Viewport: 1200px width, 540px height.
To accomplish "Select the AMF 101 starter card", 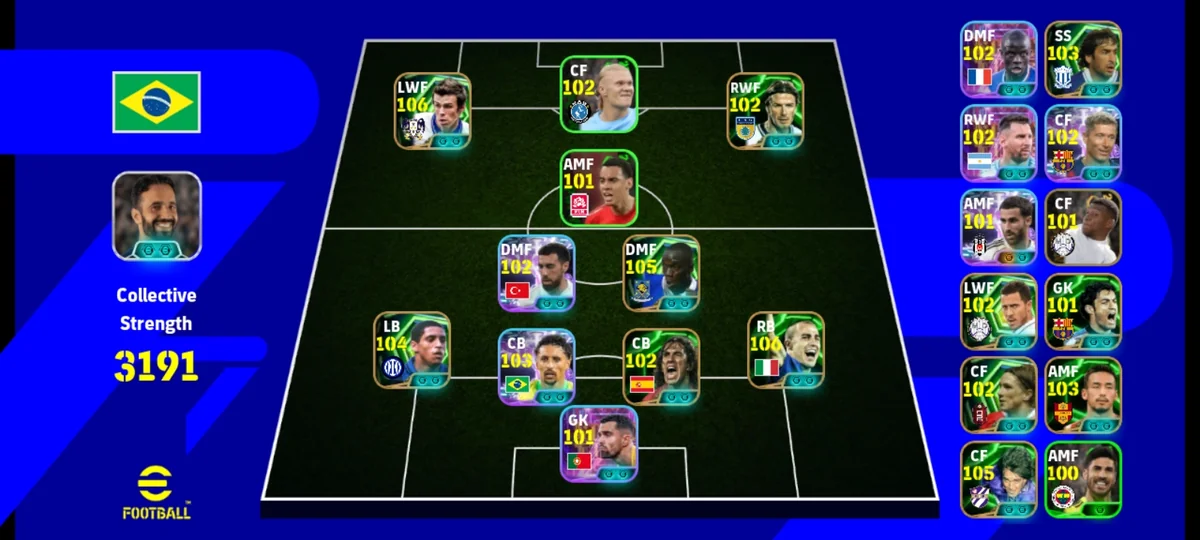I will (x=598, y=188).
